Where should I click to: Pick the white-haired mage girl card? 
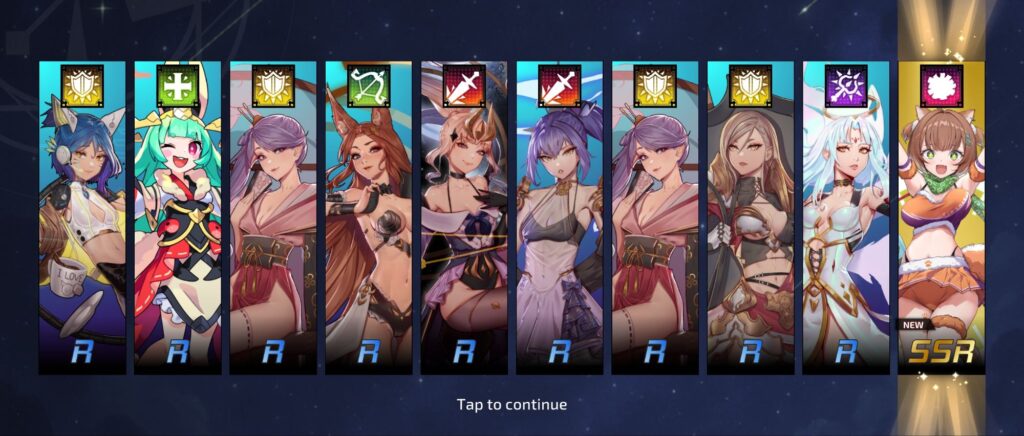click(x=845, y=220)
